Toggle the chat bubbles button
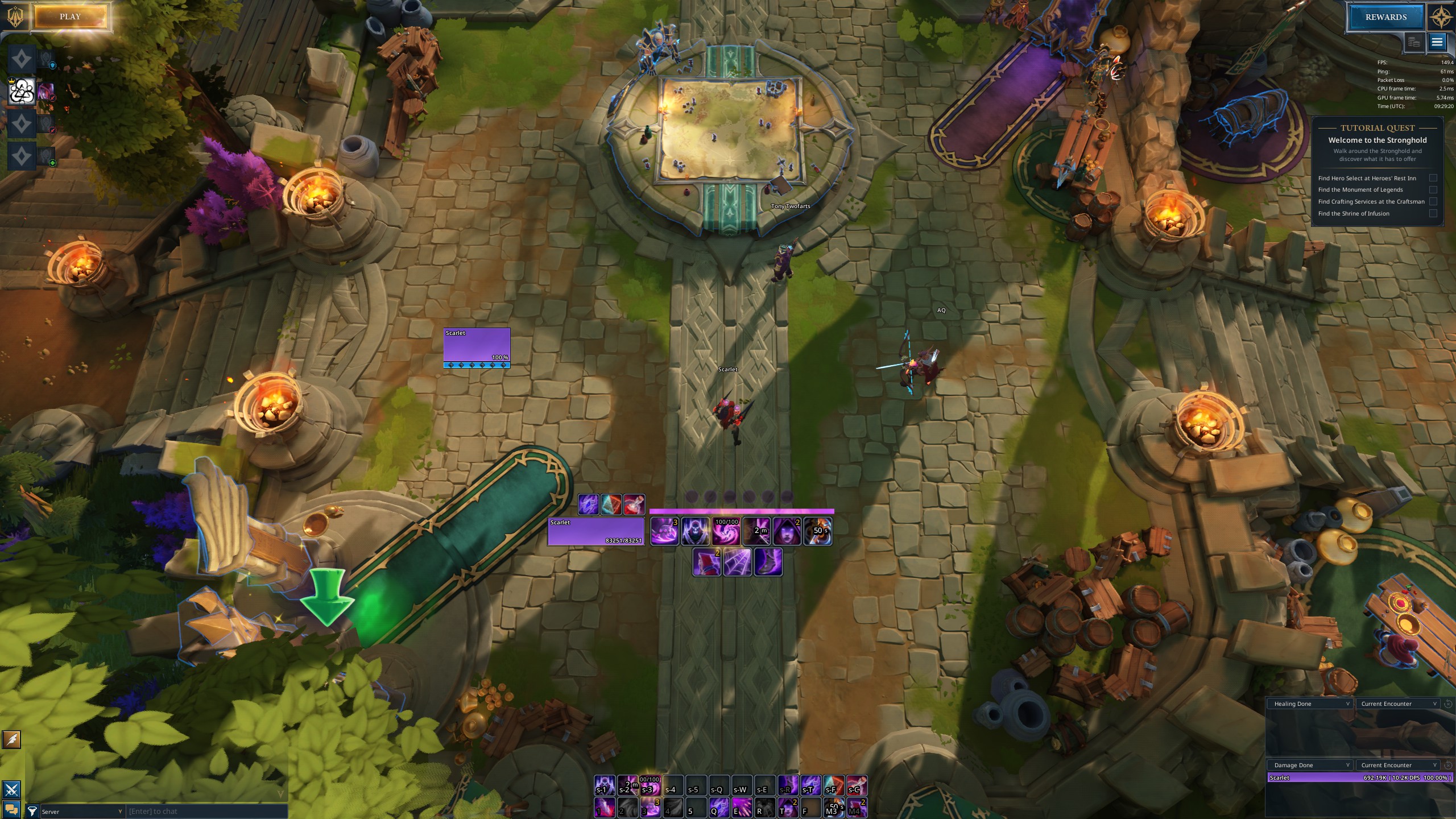The height and width of the screenshot is (819, 1456). pos(12,809)
